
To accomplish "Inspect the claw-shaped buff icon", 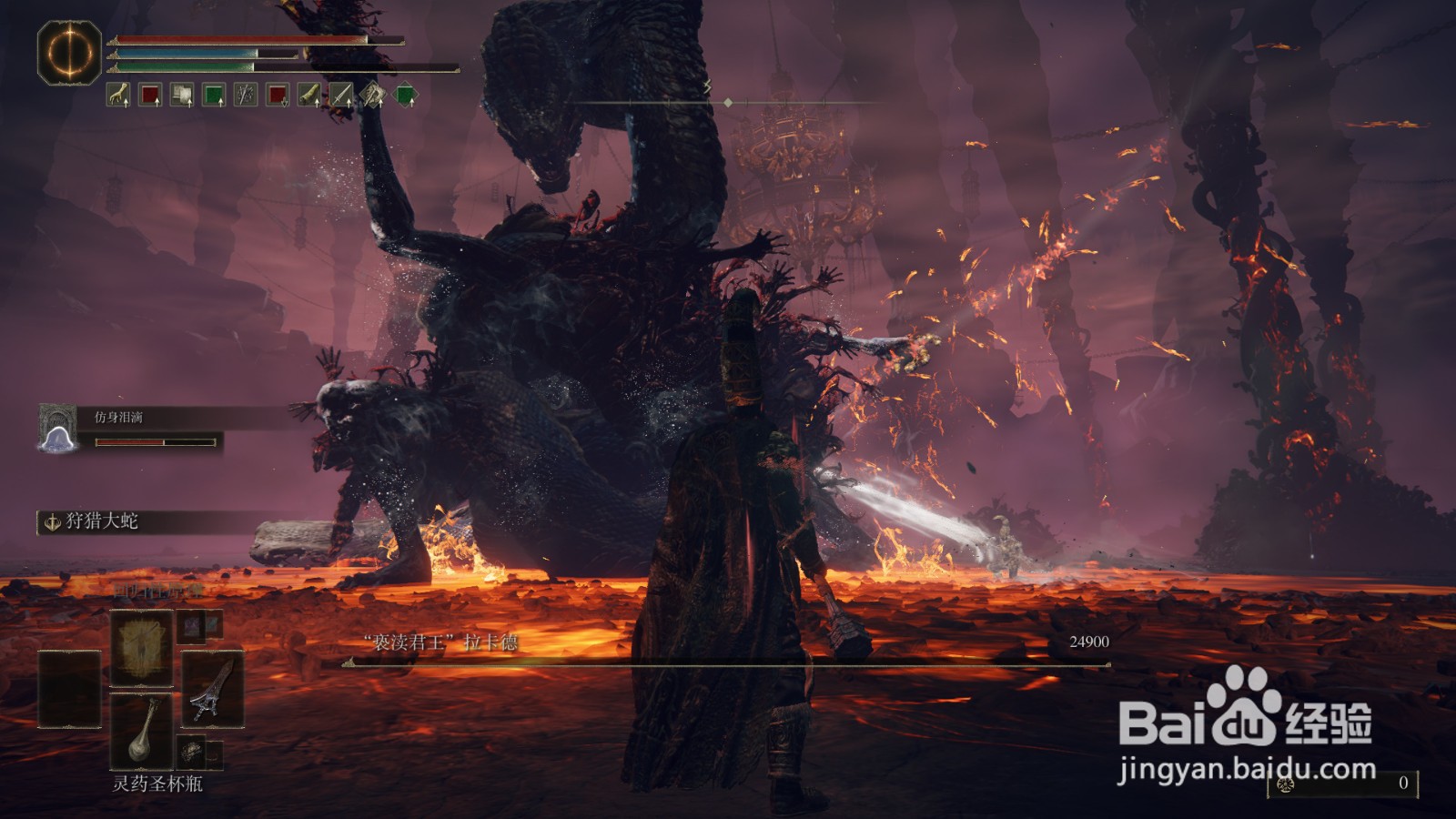I will click(x=118, y=95).
